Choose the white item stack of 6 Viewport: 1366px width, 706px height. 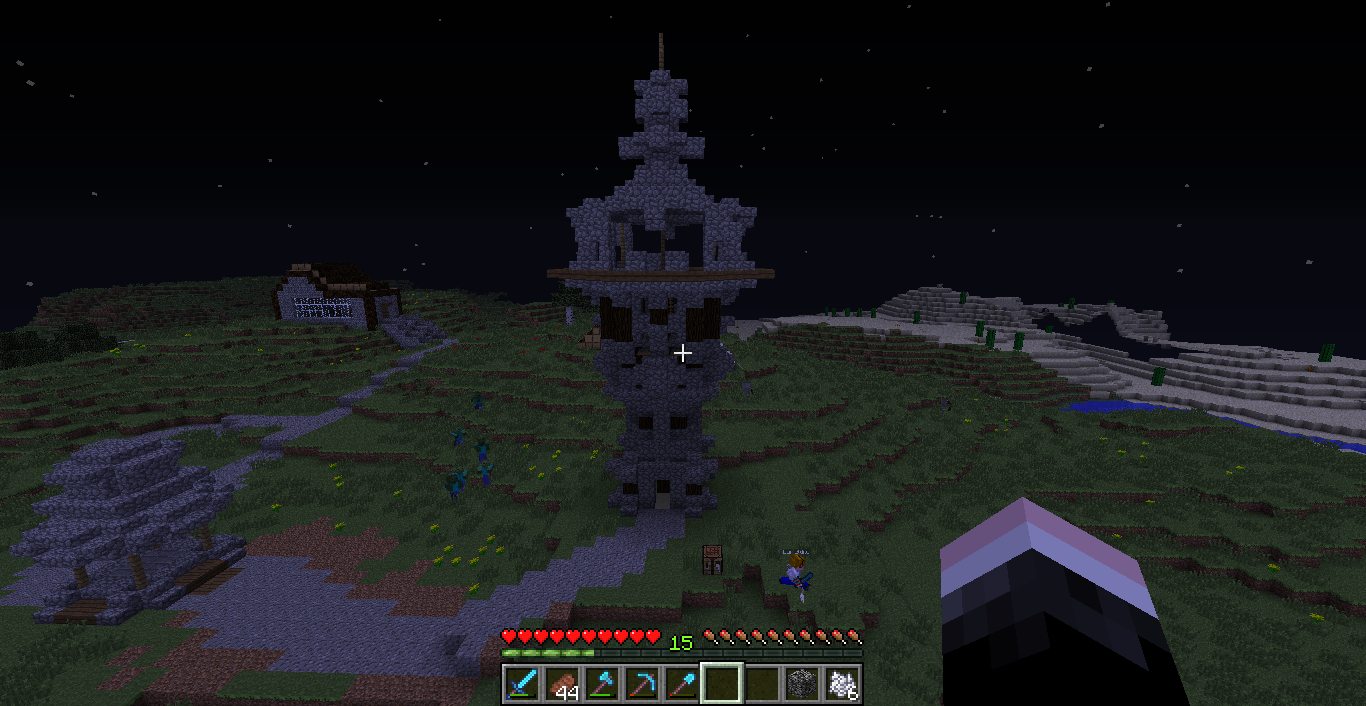[842, 684]
